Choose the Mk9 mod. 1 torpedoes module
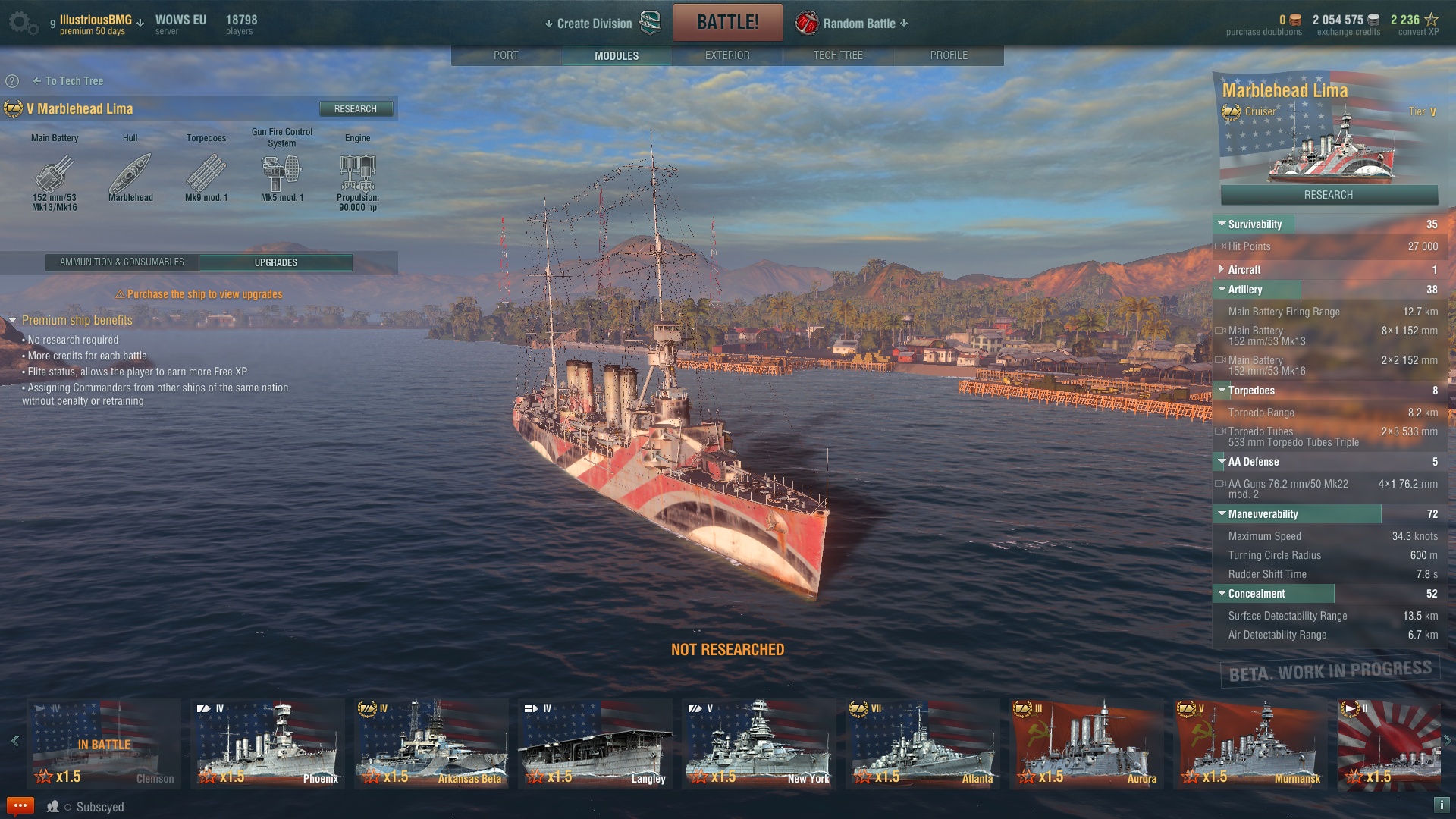 pyautogui.click(x=206, y=175)
